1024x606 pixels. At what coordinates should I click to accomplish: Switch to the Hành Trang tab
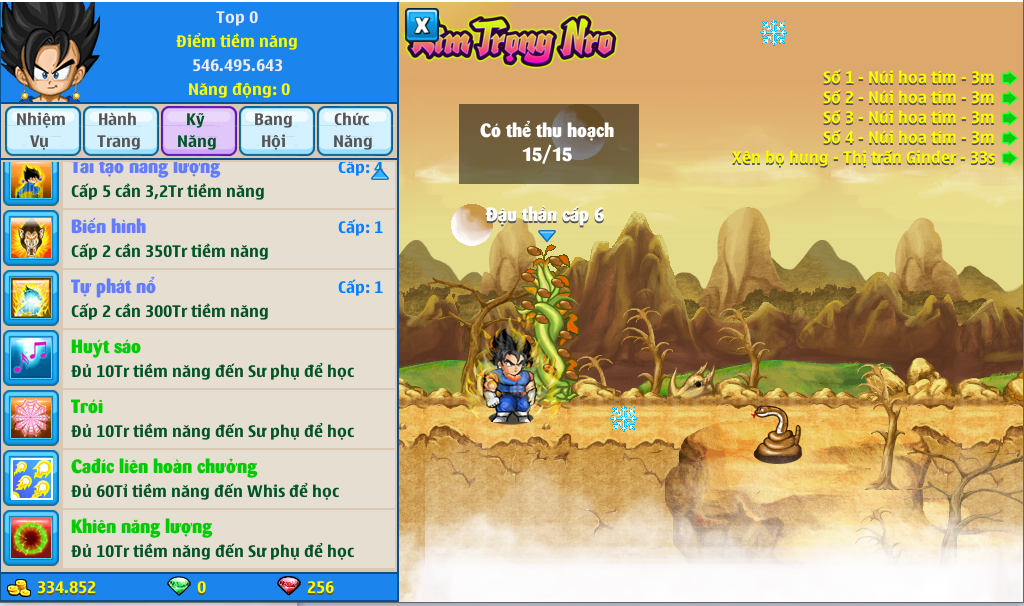pyautogui.click(x=119, y=130)
